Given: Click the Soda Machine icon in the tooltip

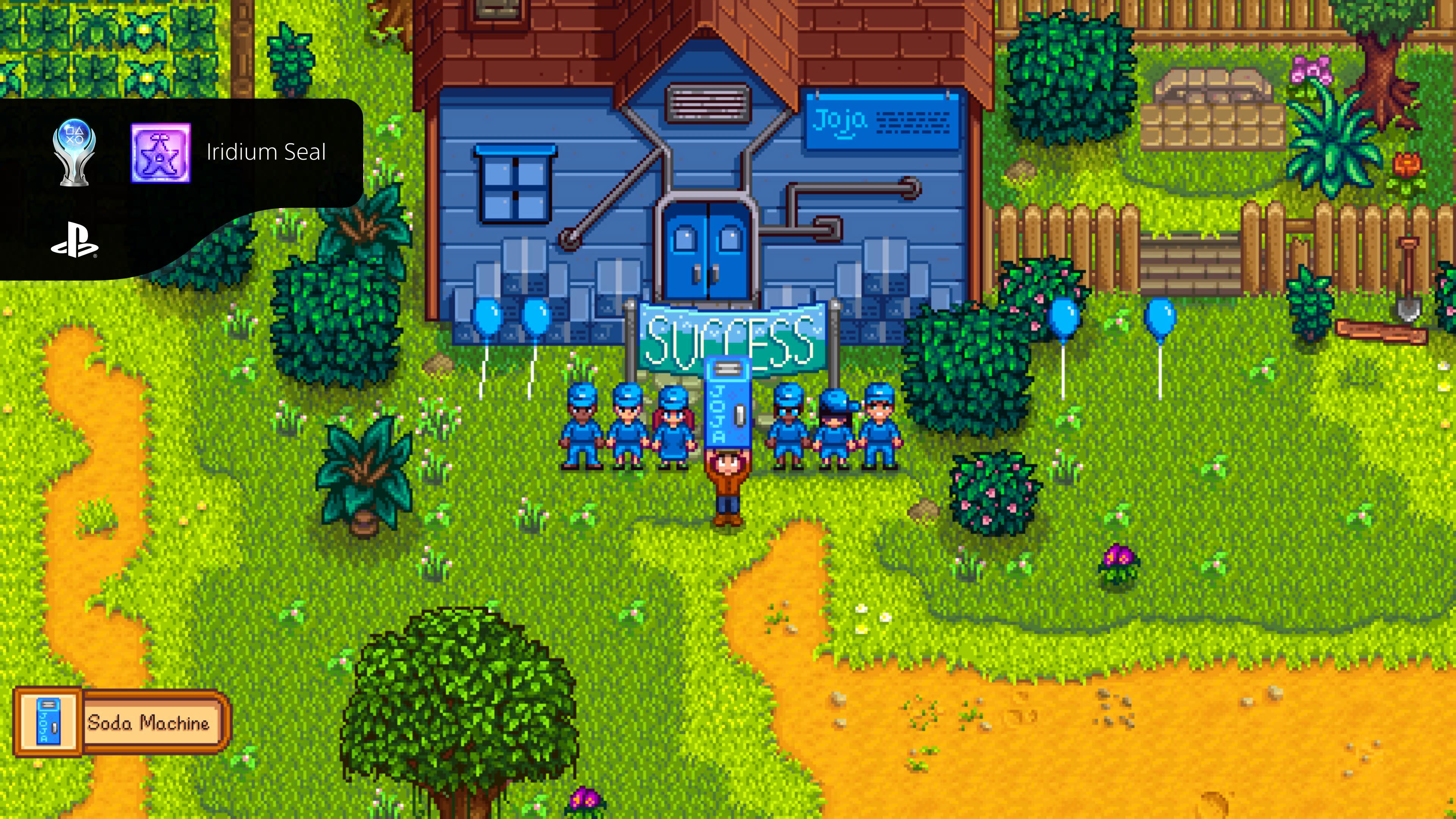Looking at the screenshot, I should click(x=48, y=721).
